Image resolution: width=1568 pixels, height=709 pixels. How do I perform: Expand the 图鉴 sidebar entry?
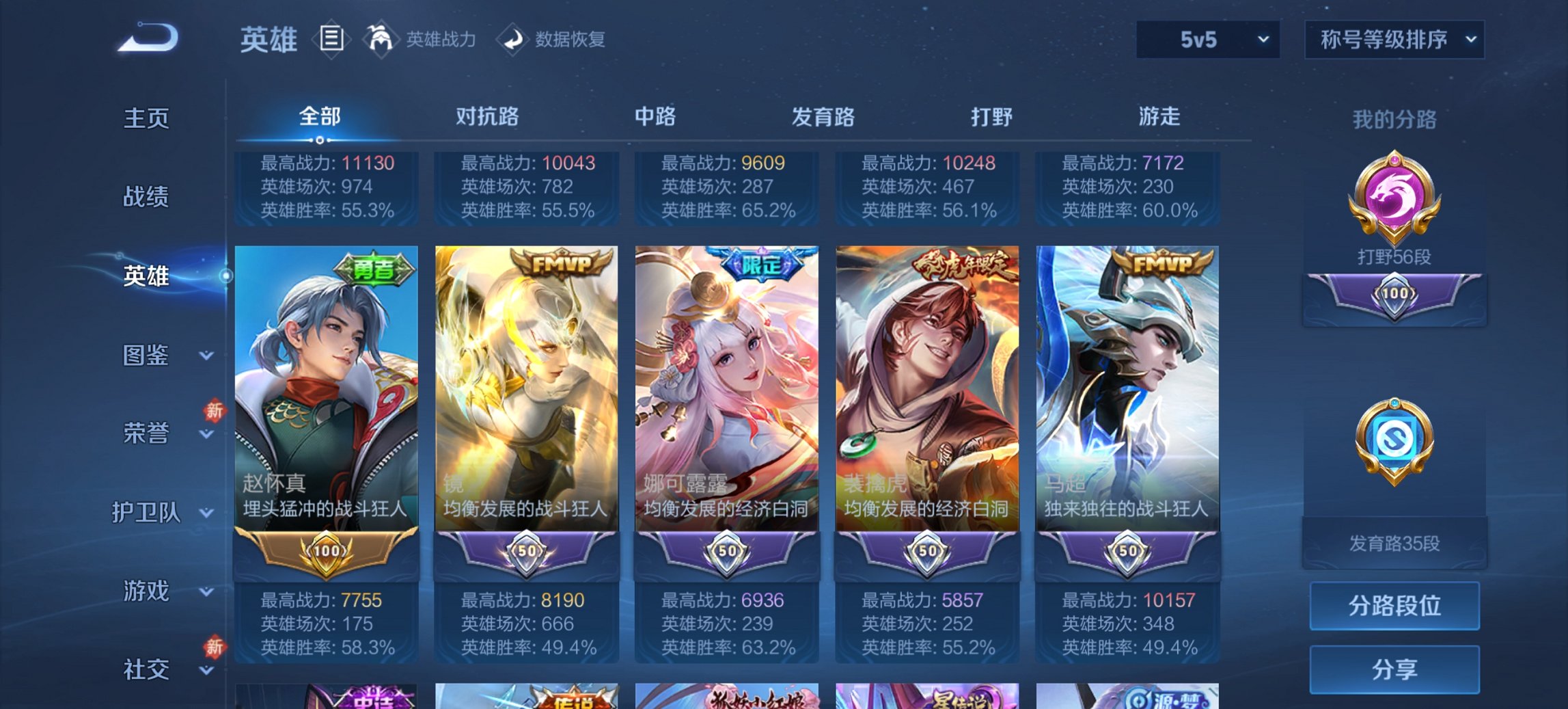pyautogui.click(x=147, y=356)
